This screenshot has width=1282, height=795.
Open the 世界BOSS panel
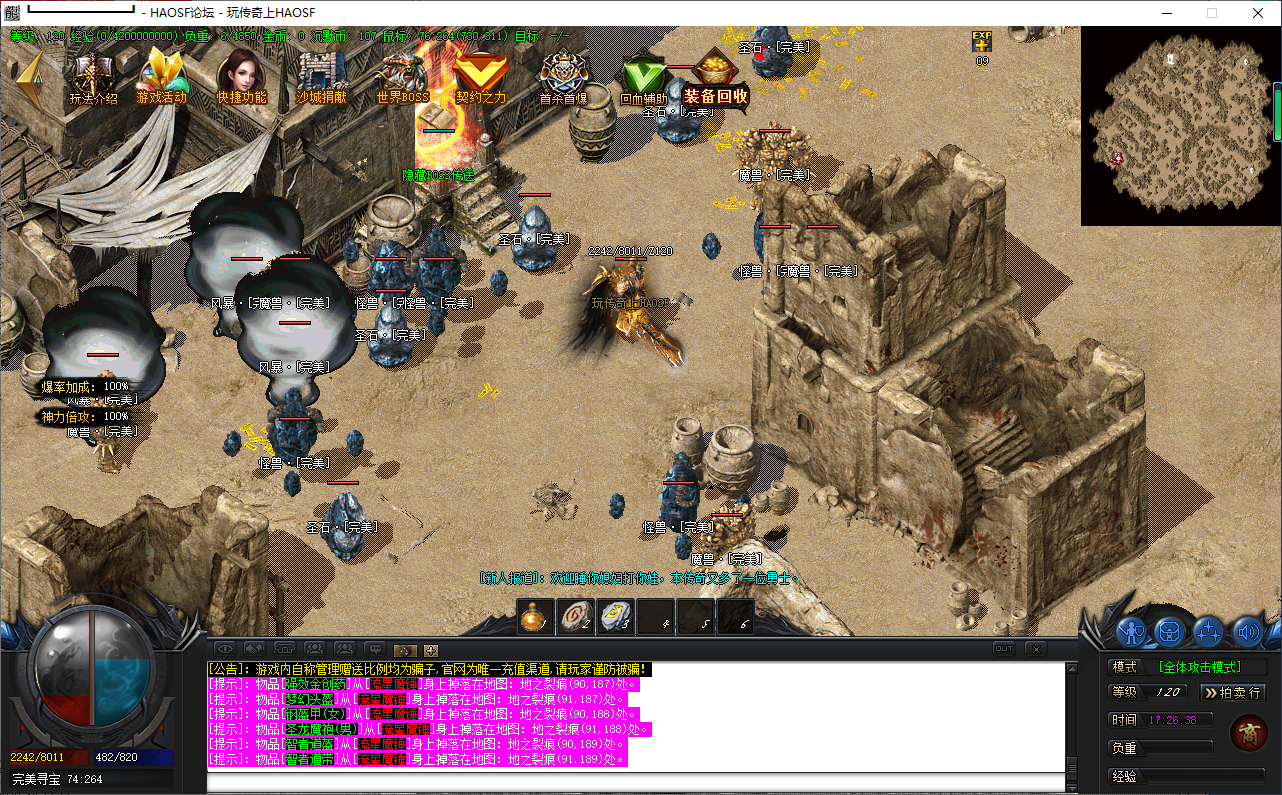point(402,76)
